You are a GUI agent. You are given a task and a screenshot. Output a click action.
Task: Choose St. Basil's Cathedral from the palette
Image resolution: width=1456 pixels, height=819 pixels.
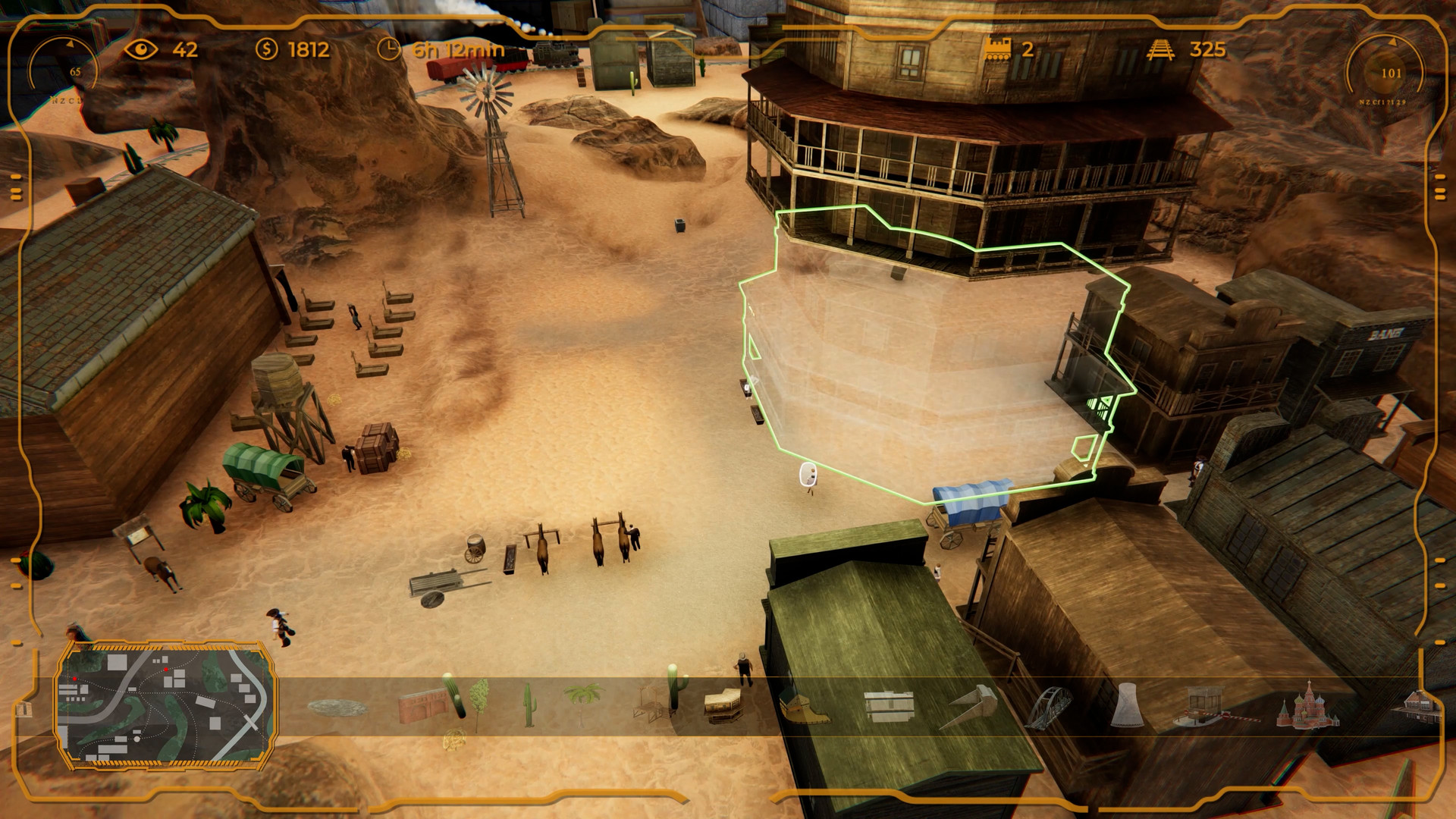click(1309, 706)
